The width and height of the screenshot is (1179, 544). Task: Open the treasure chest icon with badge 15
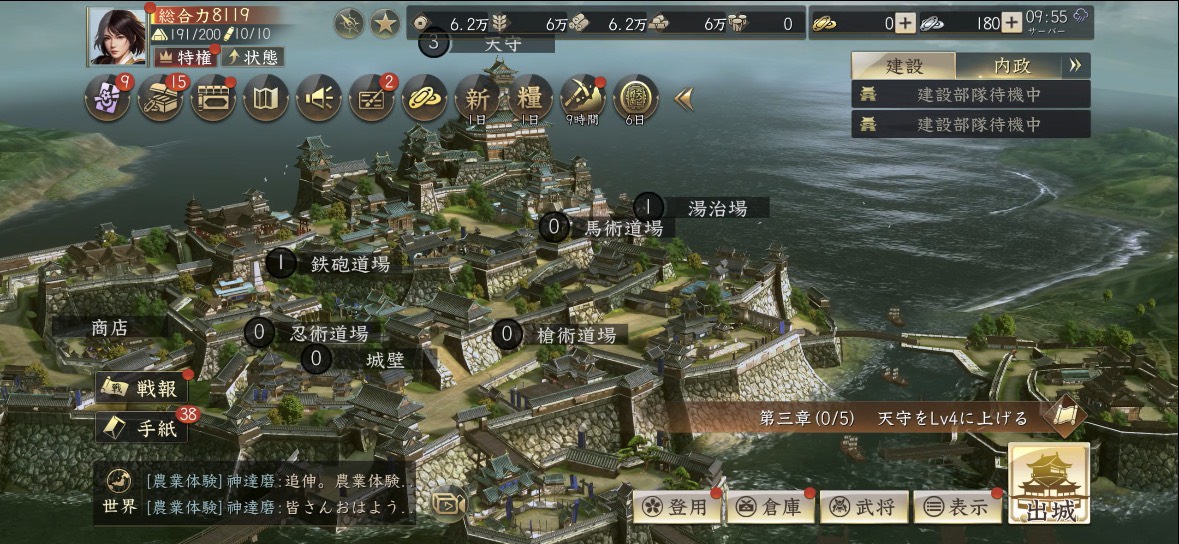[x=160, y=99]
